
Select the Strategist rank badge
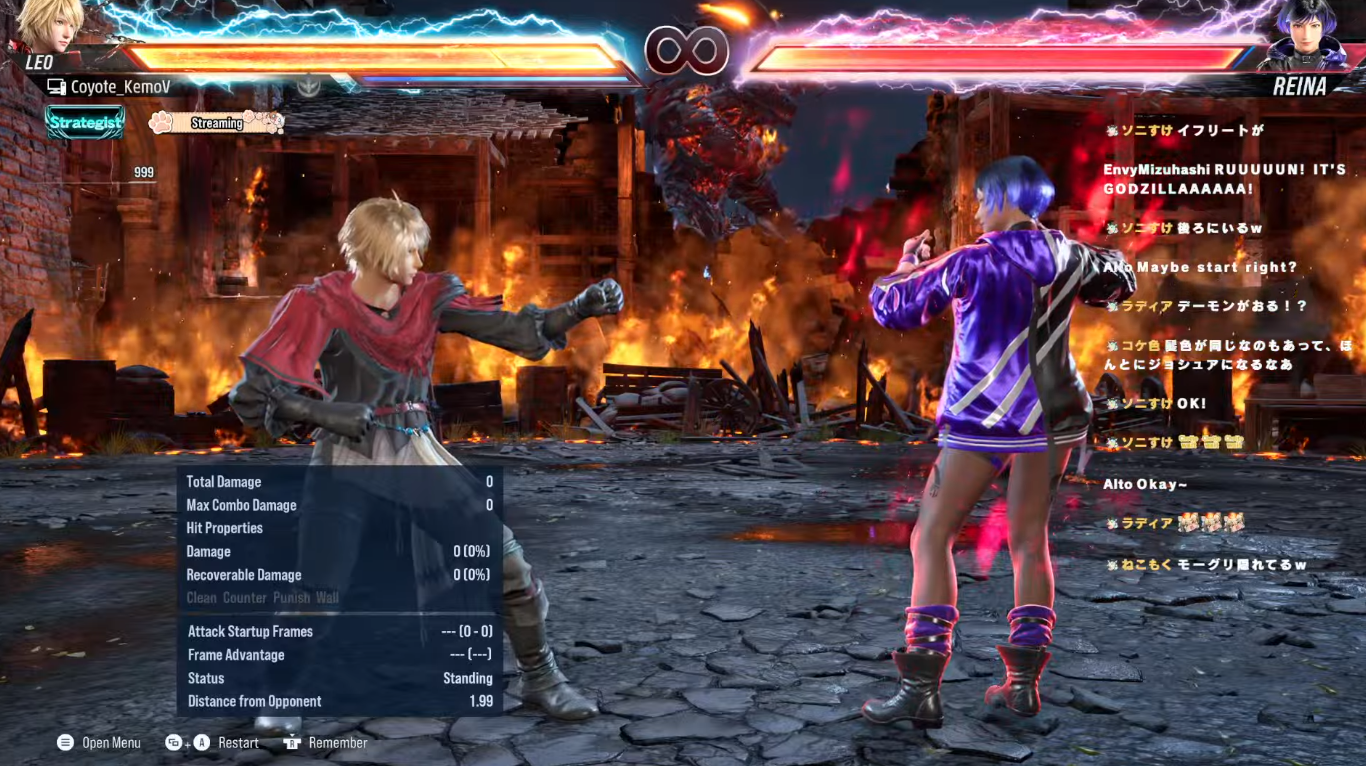pos(85,123)
